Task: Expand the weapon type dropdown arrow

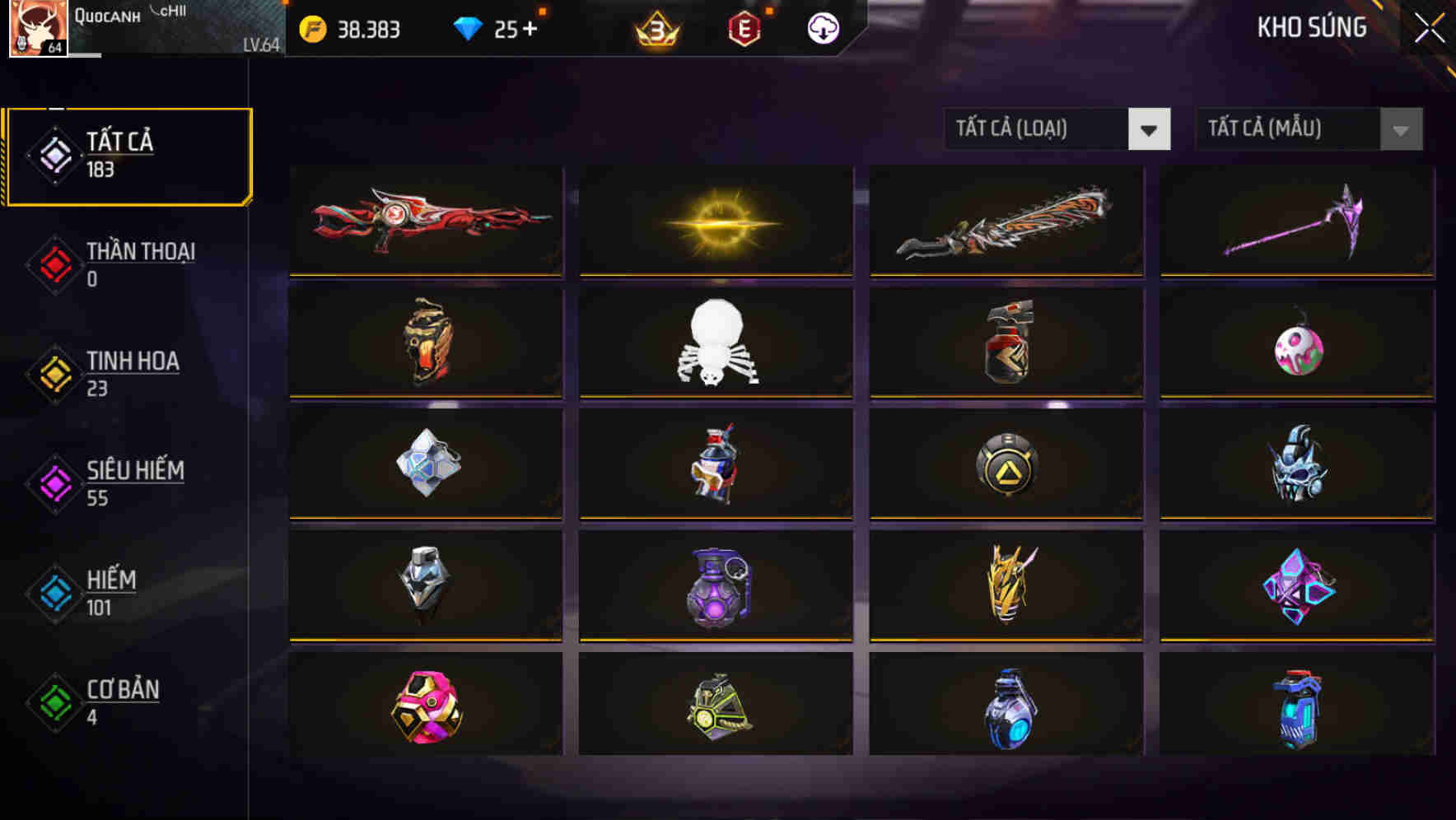Action: [x=1150, y=129]
